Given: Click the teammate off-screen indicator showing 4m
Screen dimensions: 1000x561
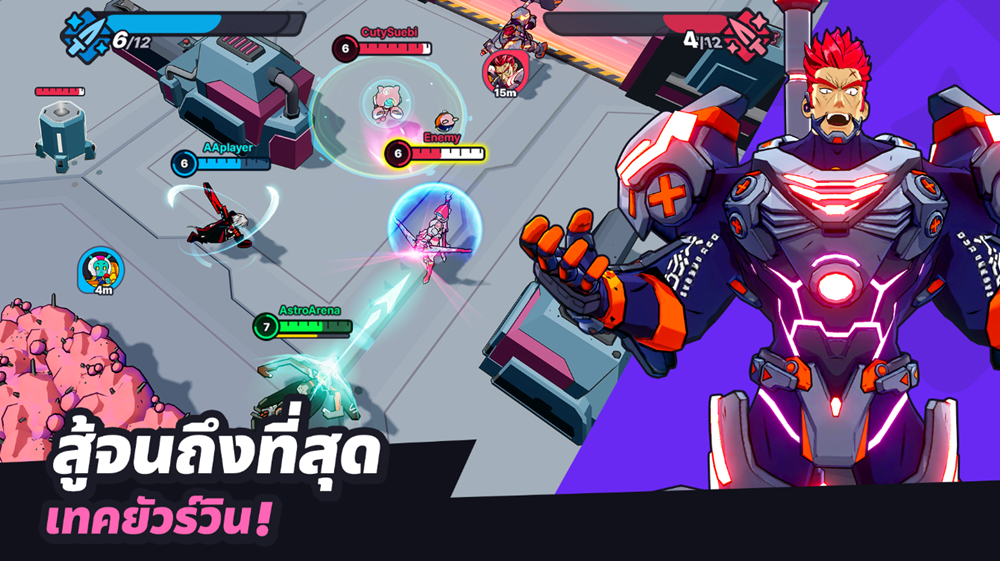Looking at the screenshot, I should (x=100, y=268).
